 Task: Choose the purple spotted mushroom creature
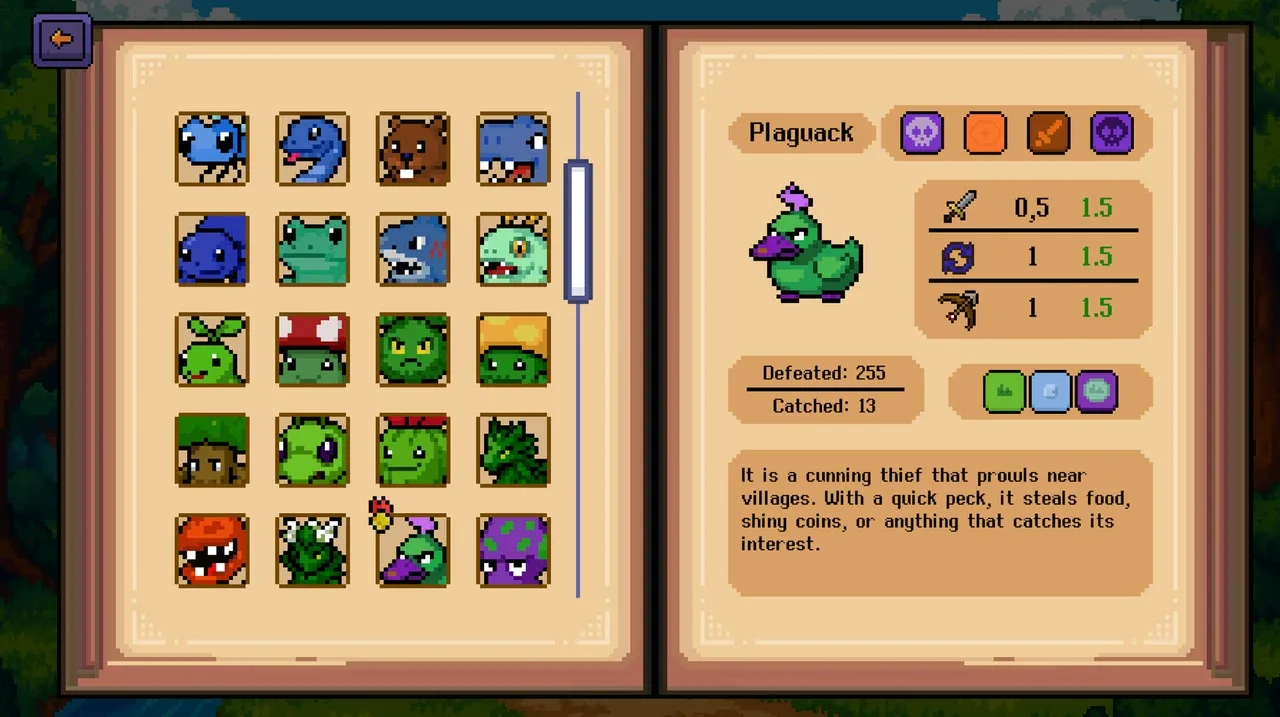coord(513,550)
